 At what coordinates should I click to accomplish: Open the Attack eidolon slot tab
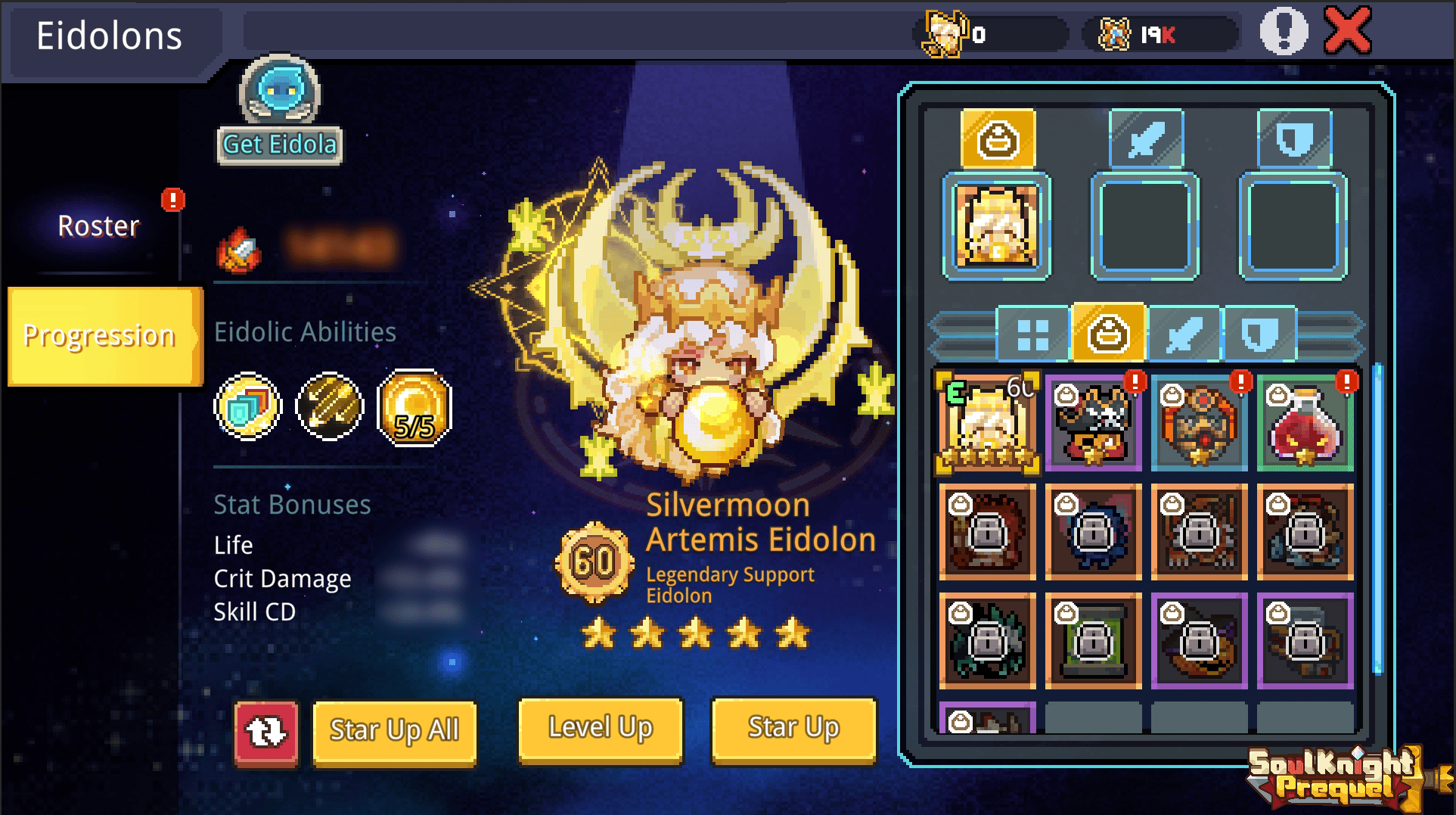pos(1144,139)
